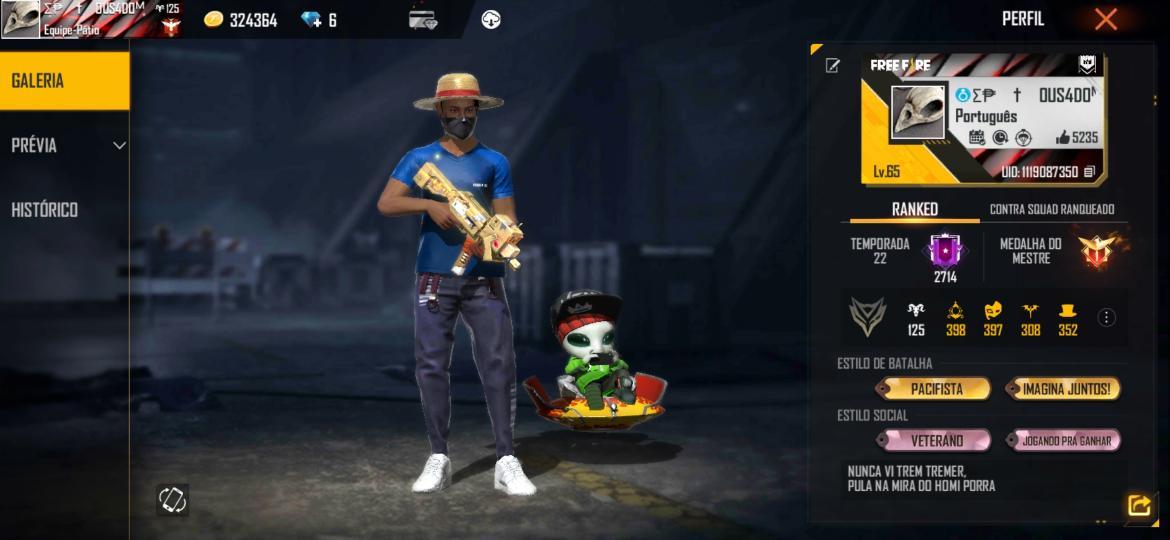Screen dimensions: 1170x540
Task: Open the three-dot more options menu
Action: coord(1106,318)
